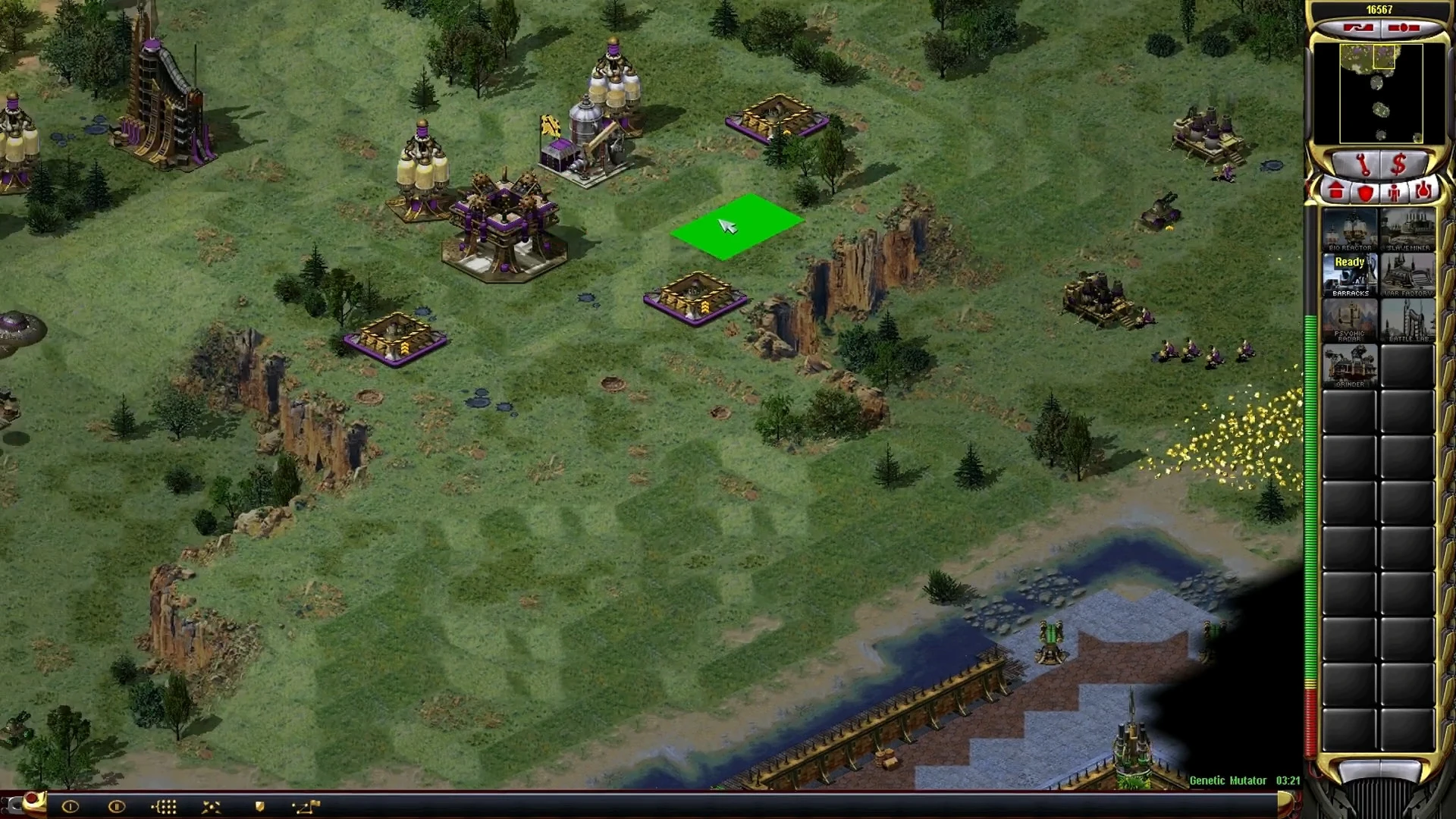Select team two on command bar

click(x=116, y=807)
